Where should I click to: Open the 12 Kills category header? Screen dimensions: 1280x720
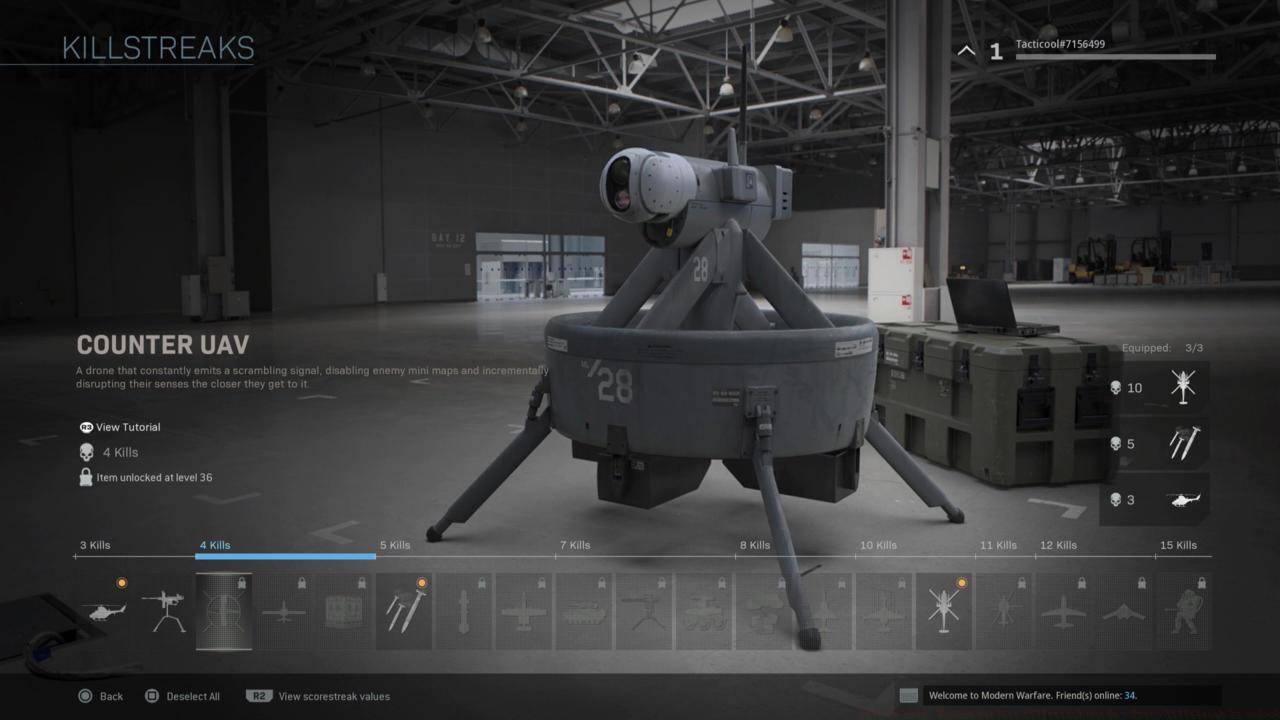pos(1057,545)
